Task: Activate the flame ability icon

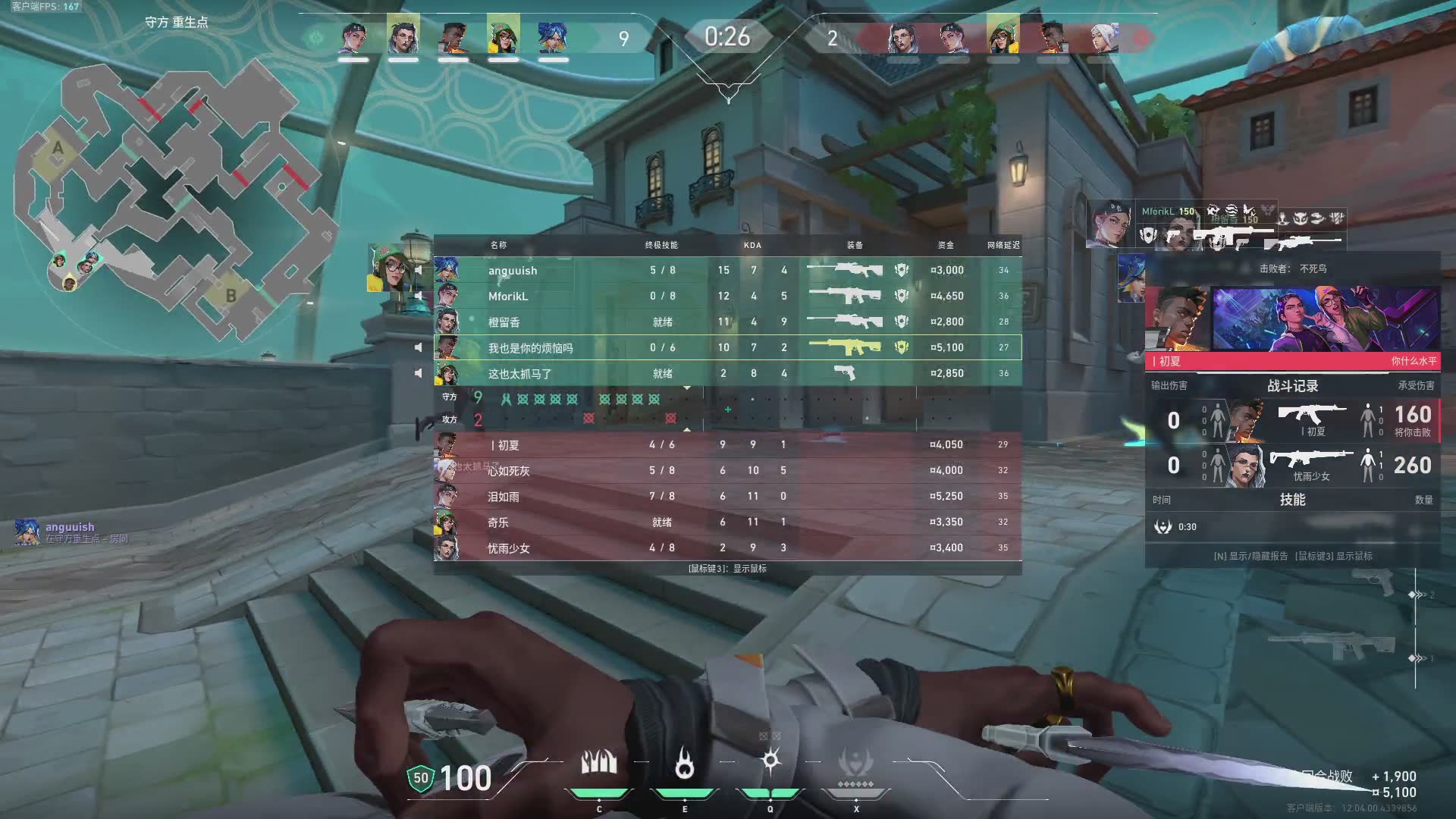Action: tap(684, 764)
